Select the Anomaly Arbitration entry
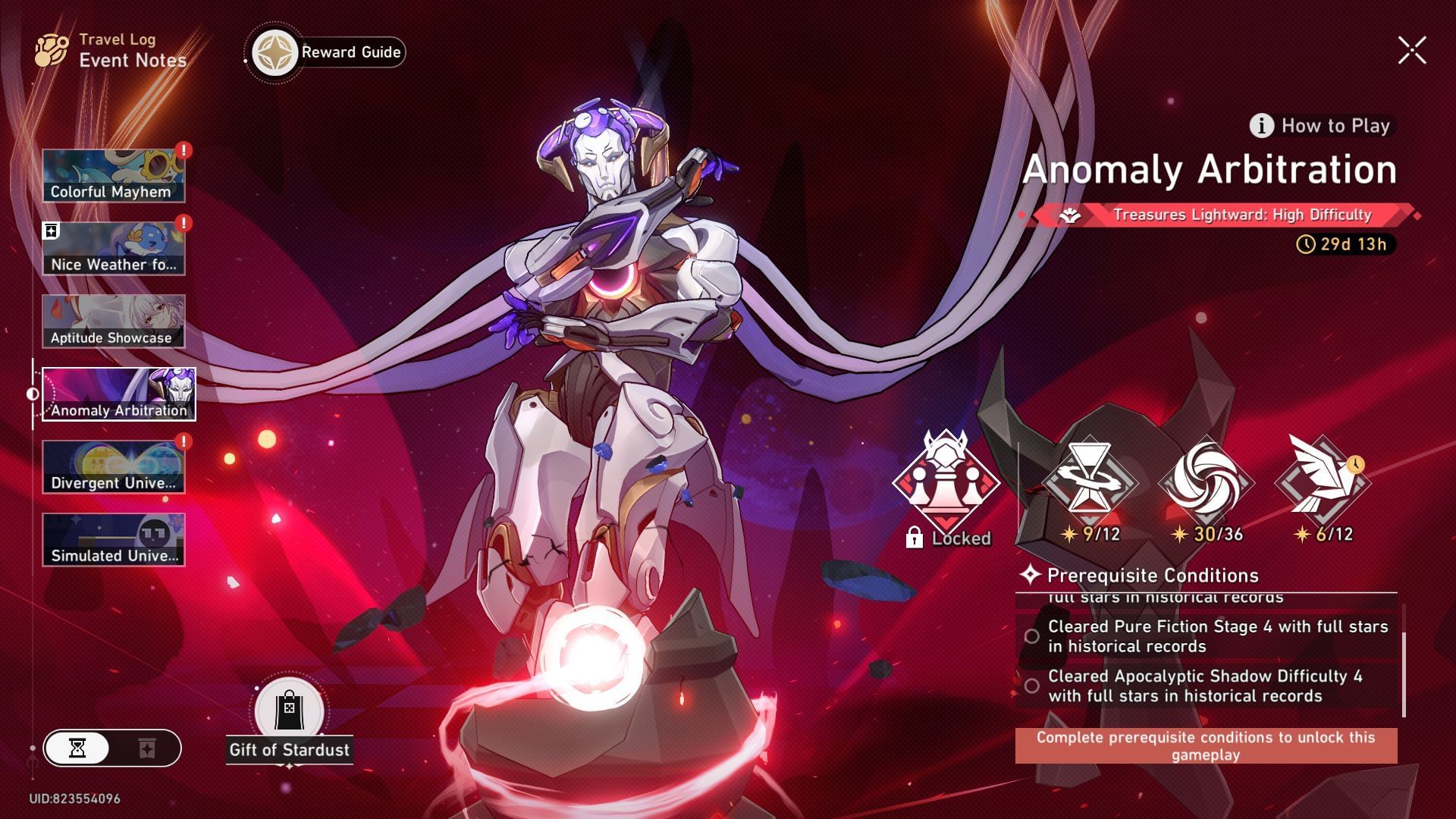Viewport: 1456px width, 819px height. pyautogui.click(x=118, y=394)
